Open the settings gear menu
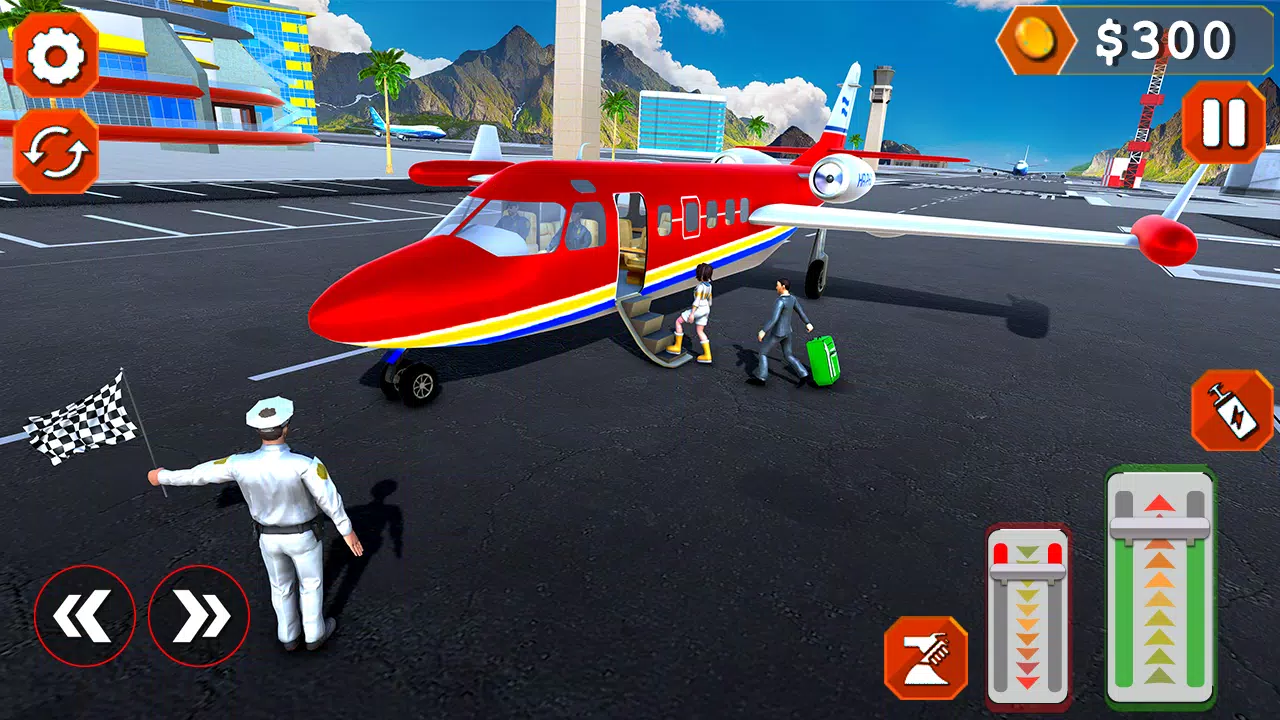This screenshot has width=1280, height=720. tap(54, 55)
